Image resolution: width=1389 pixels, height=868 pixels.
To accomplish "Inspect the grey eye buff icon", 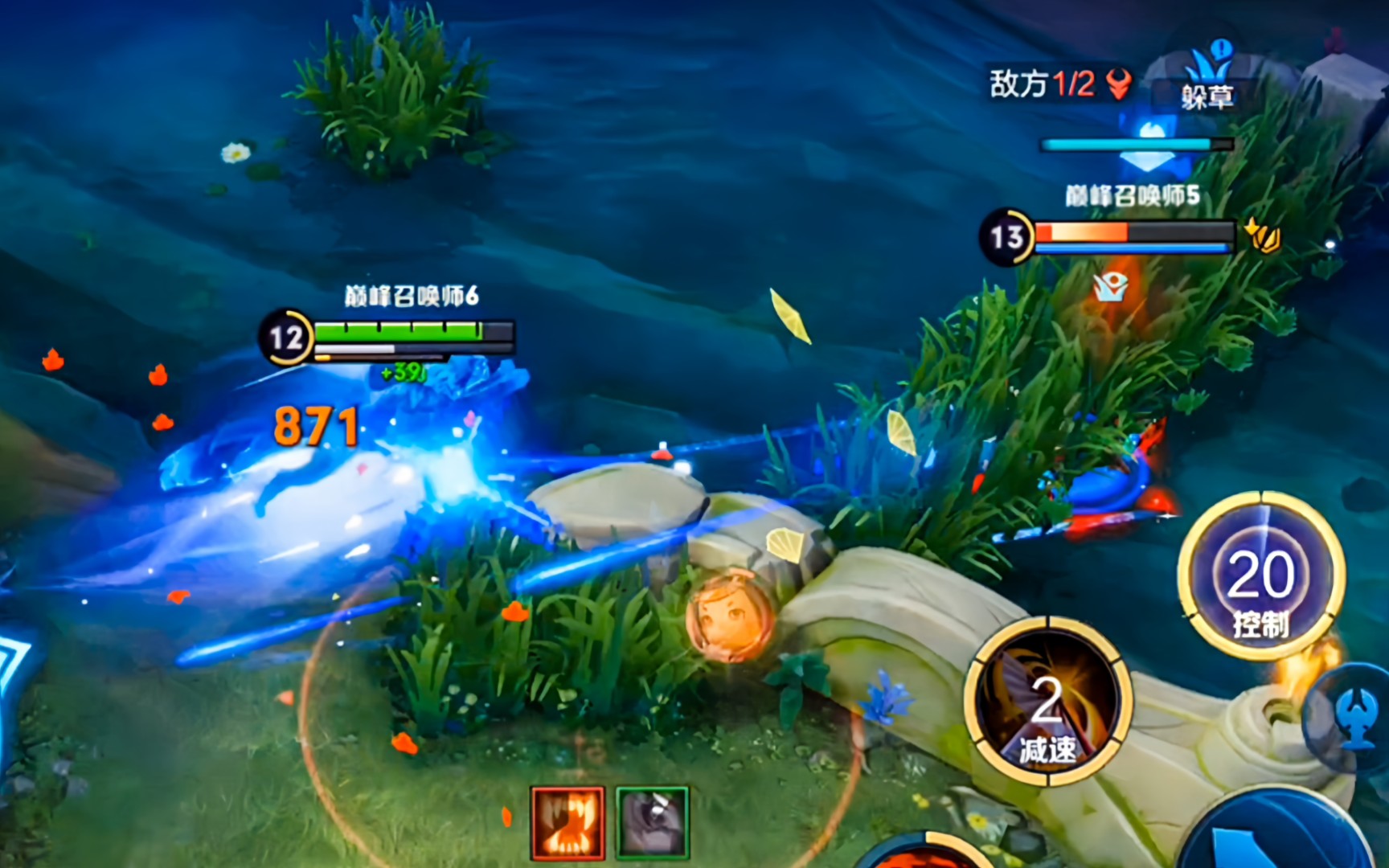I will (653, 822).
